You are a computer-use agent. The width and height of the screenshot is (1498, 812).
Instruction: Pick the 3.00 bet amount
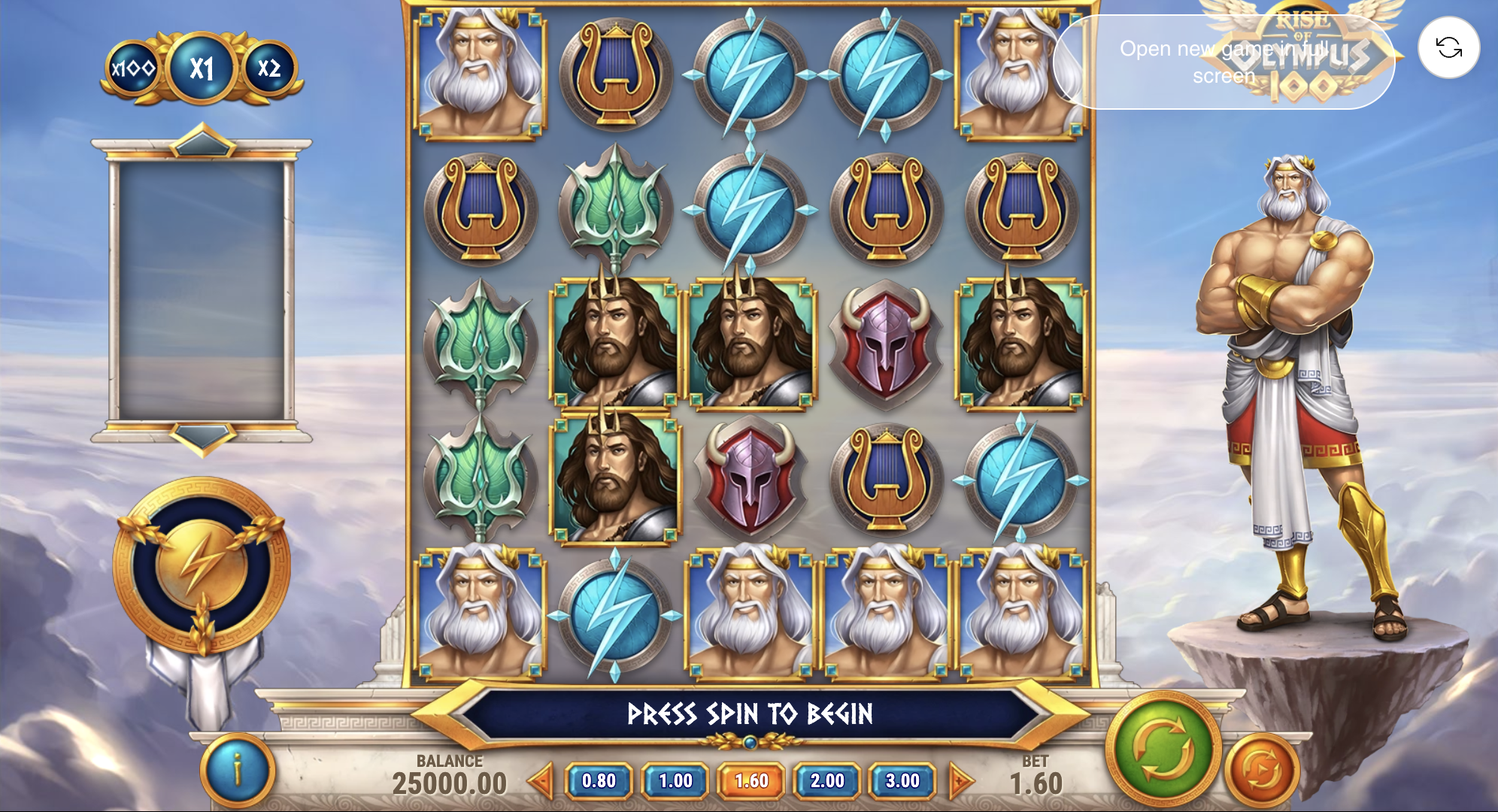coord(902,781)
